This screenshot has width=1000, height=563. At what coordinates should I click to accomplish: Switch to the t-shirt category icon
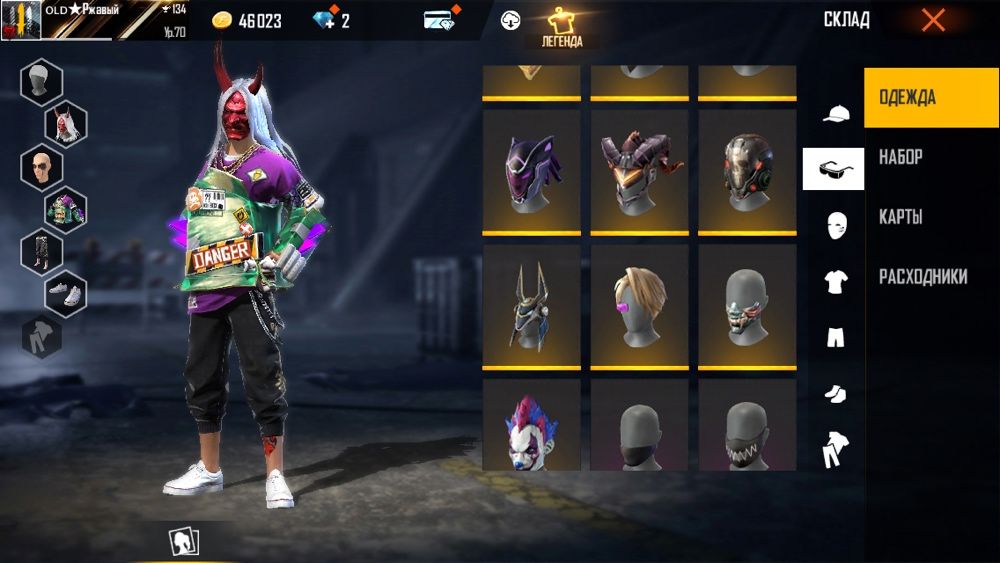point(835,282)
